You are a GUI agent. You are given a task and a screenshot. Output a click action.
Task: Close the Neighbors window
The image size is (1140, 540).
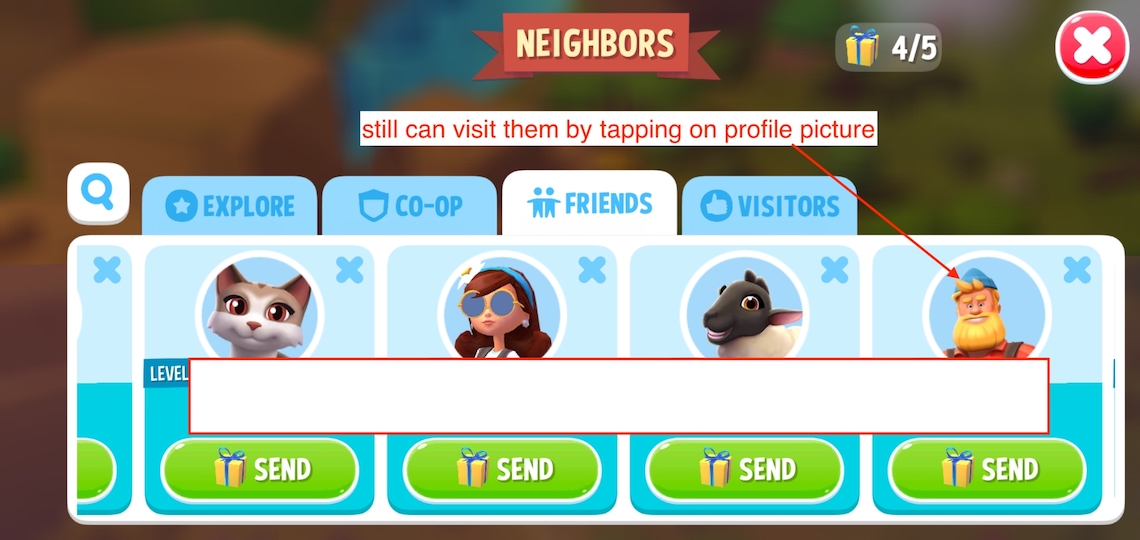[1091, 47]
